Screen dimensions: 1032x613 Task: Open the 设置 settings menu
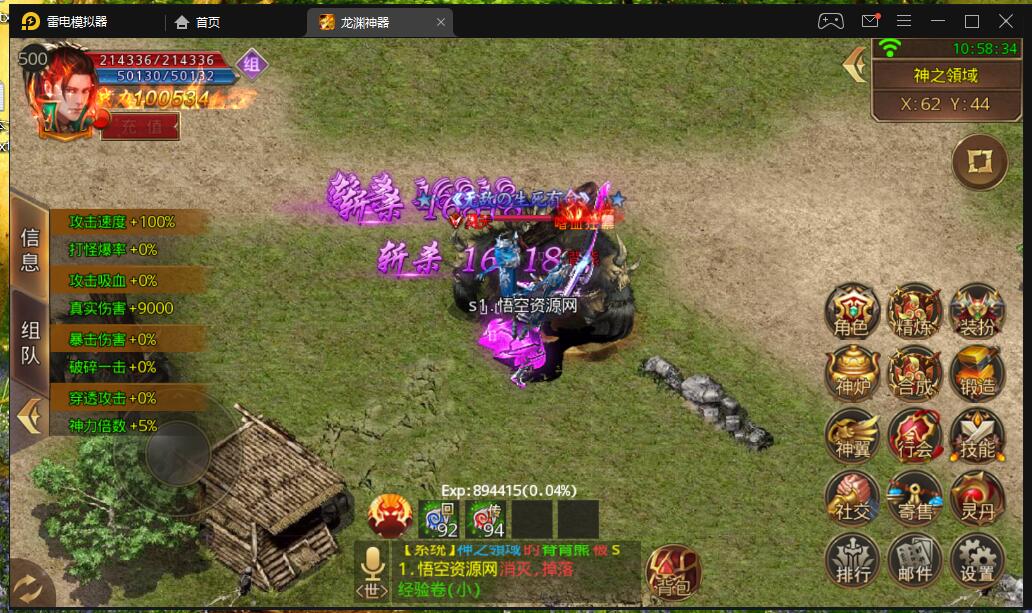[x=977, y=559]
